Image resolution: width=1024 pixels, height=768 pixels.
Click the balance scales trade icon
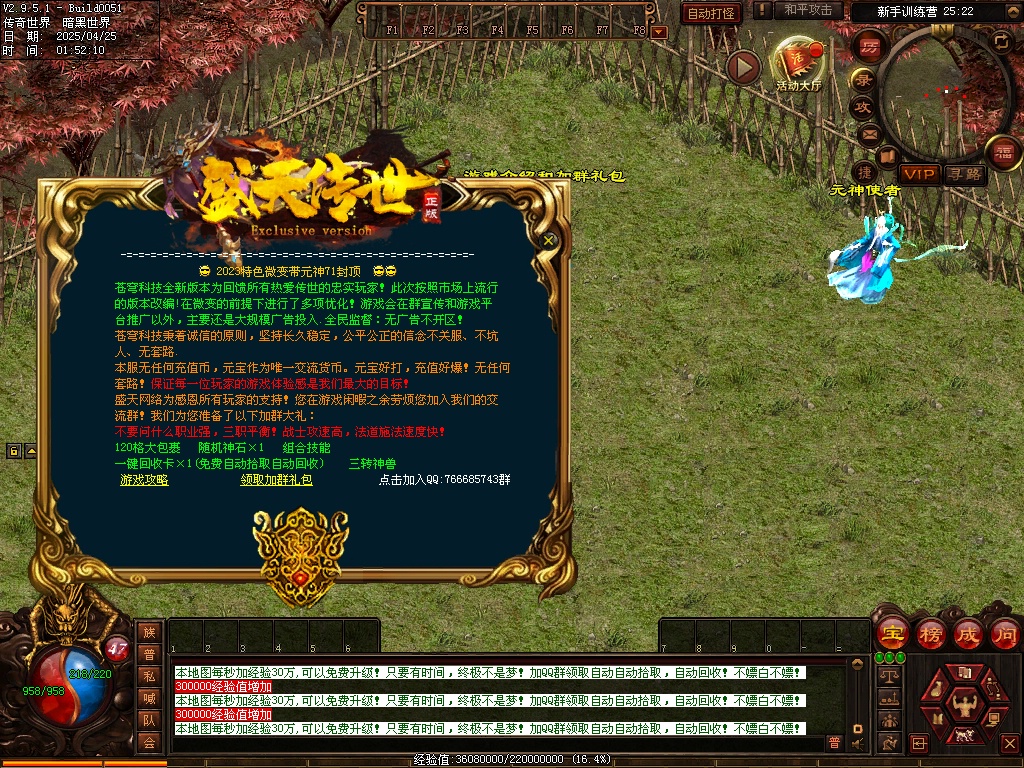pos(888,676)
